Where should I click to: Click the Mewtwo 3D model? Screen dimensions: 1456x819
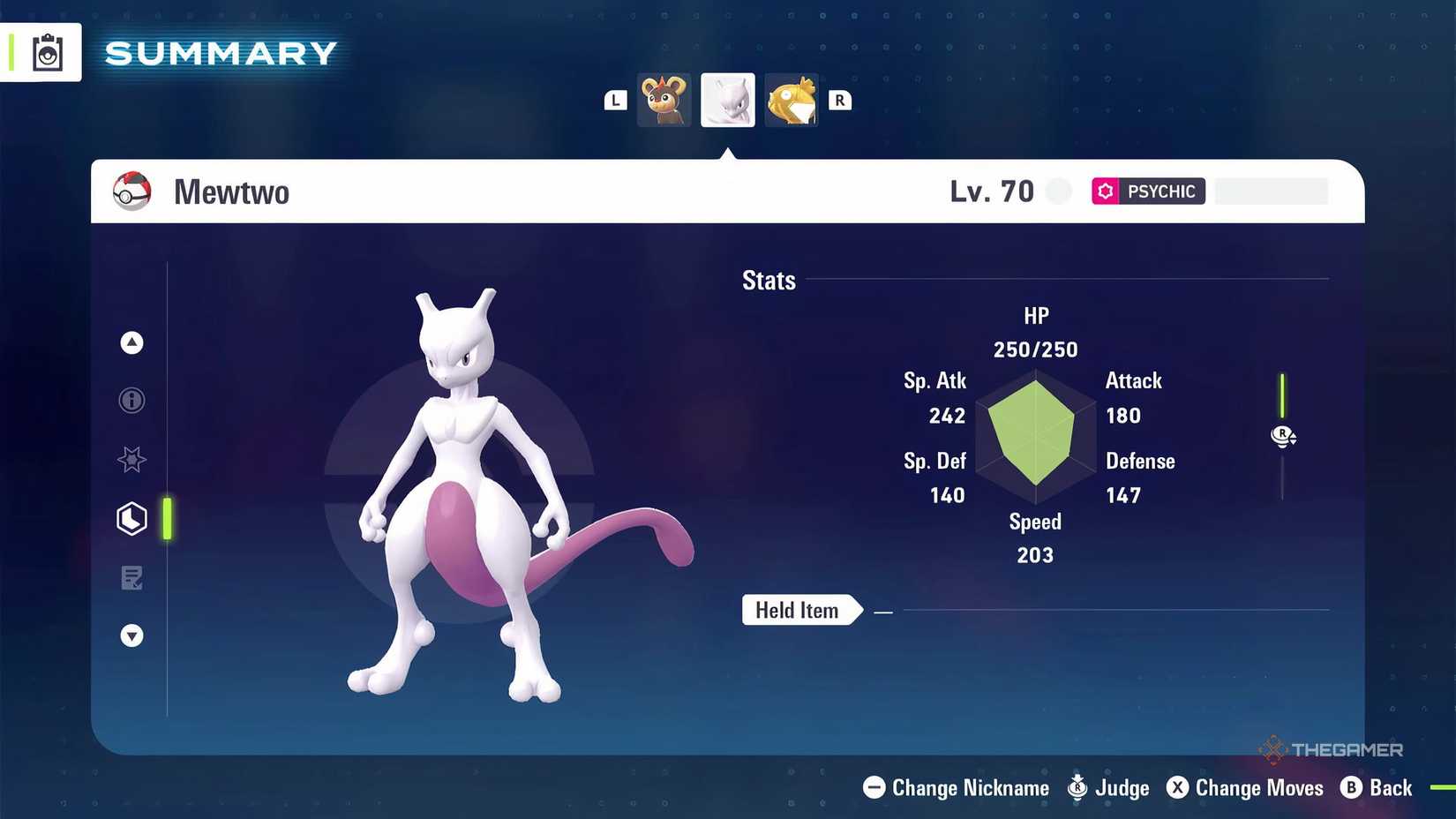coord(477,494)
